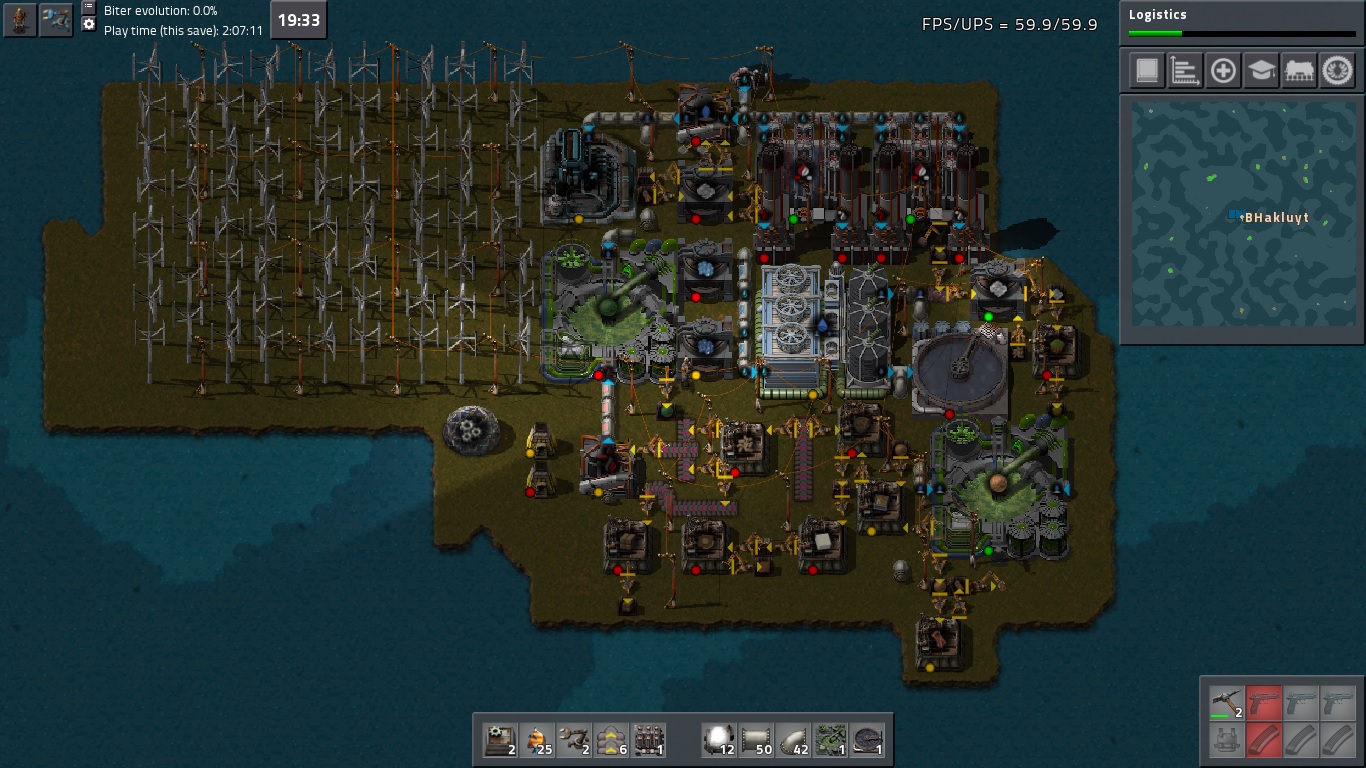Open the small gear settings icon
The width and height of the screenshot is (1366, 768).
pyautogui.click(x=88, y=24)
